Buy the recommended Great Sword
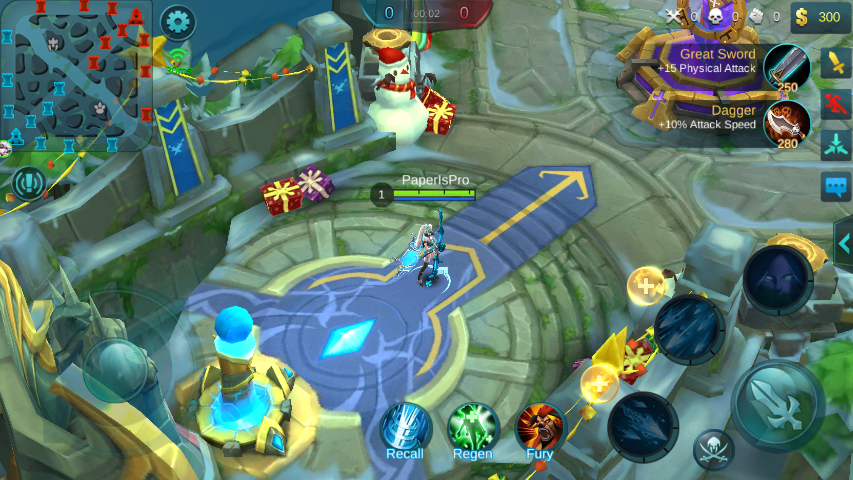The height and width of the screenshot is (480, 853). 786,67
